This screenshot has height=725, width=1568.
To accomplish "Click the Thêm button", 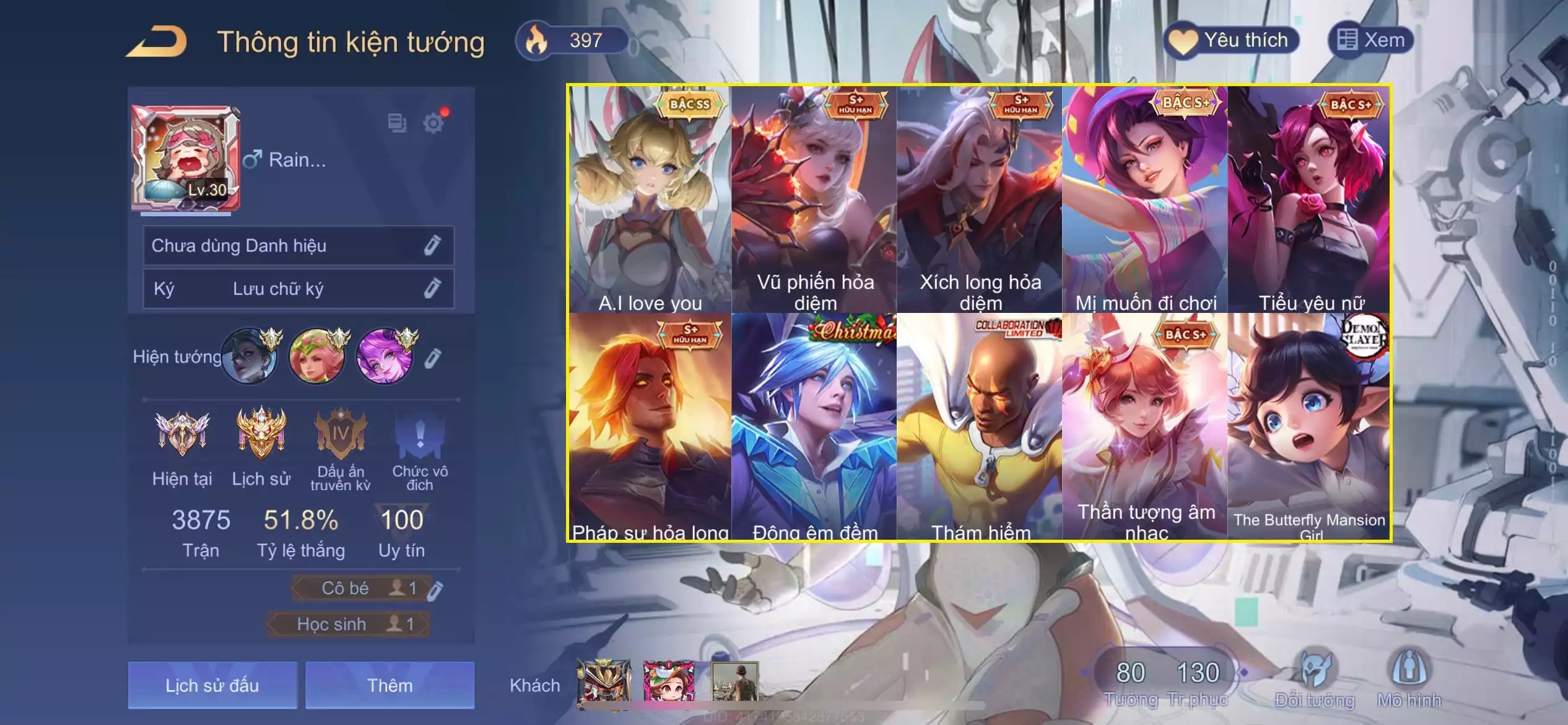I will [390, 685].
